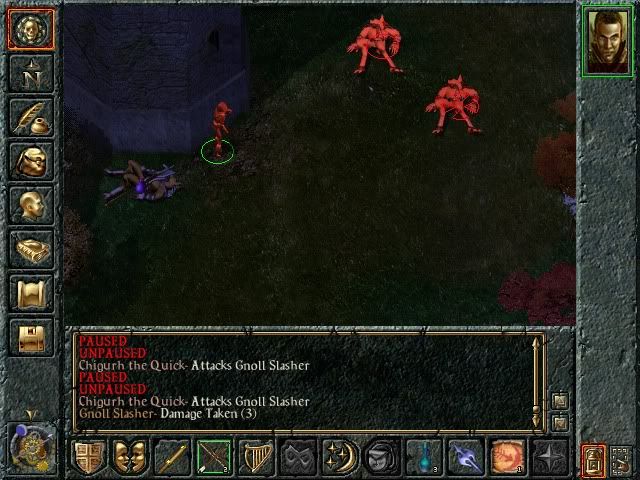Open the options menu floppy disk button
Image resolution: width=640 pixels, height=480 pixels.
pyautogui.click(x=30, y=337)
